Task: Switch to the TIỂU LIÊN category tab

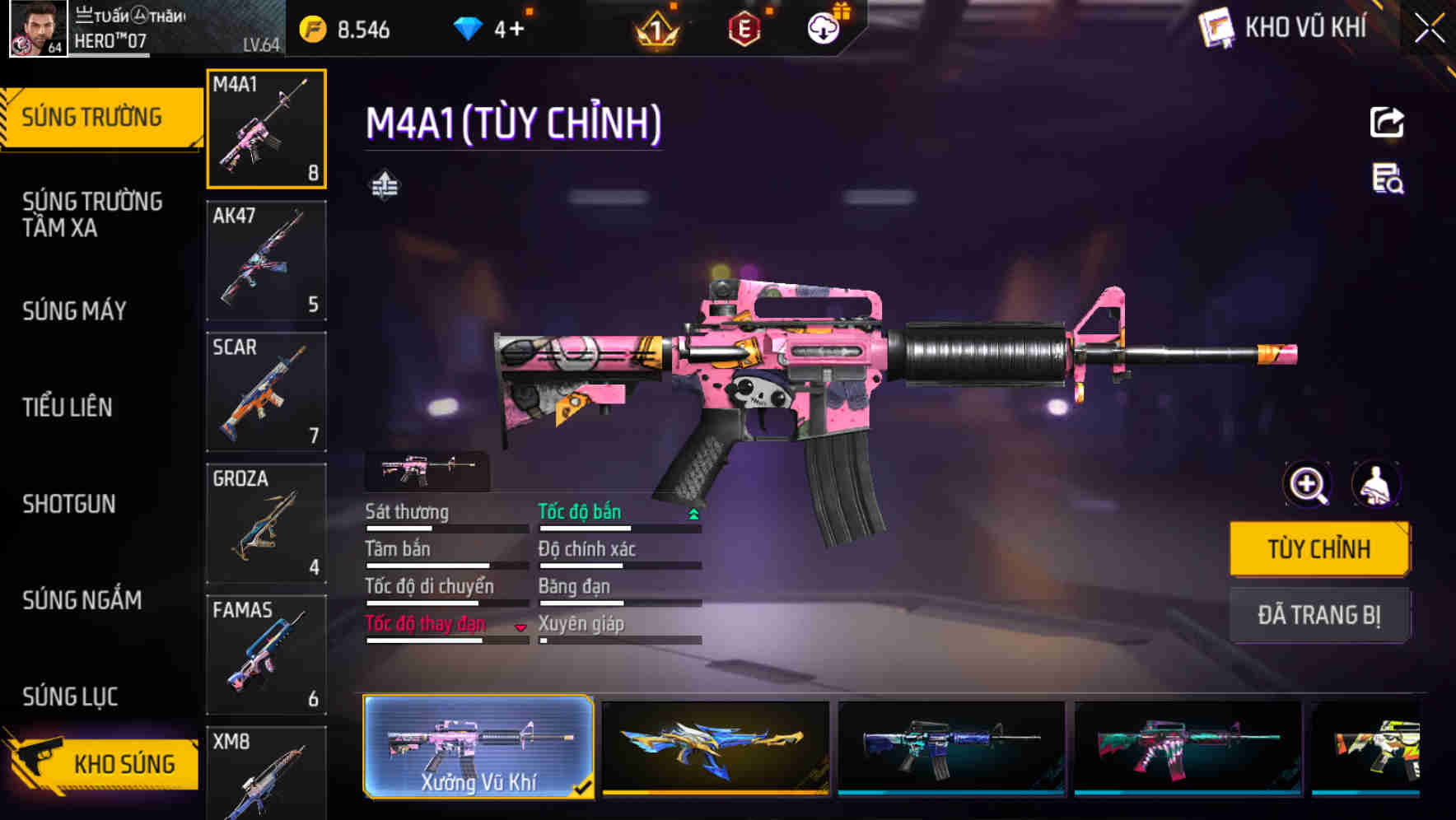Action: (69, 408)
